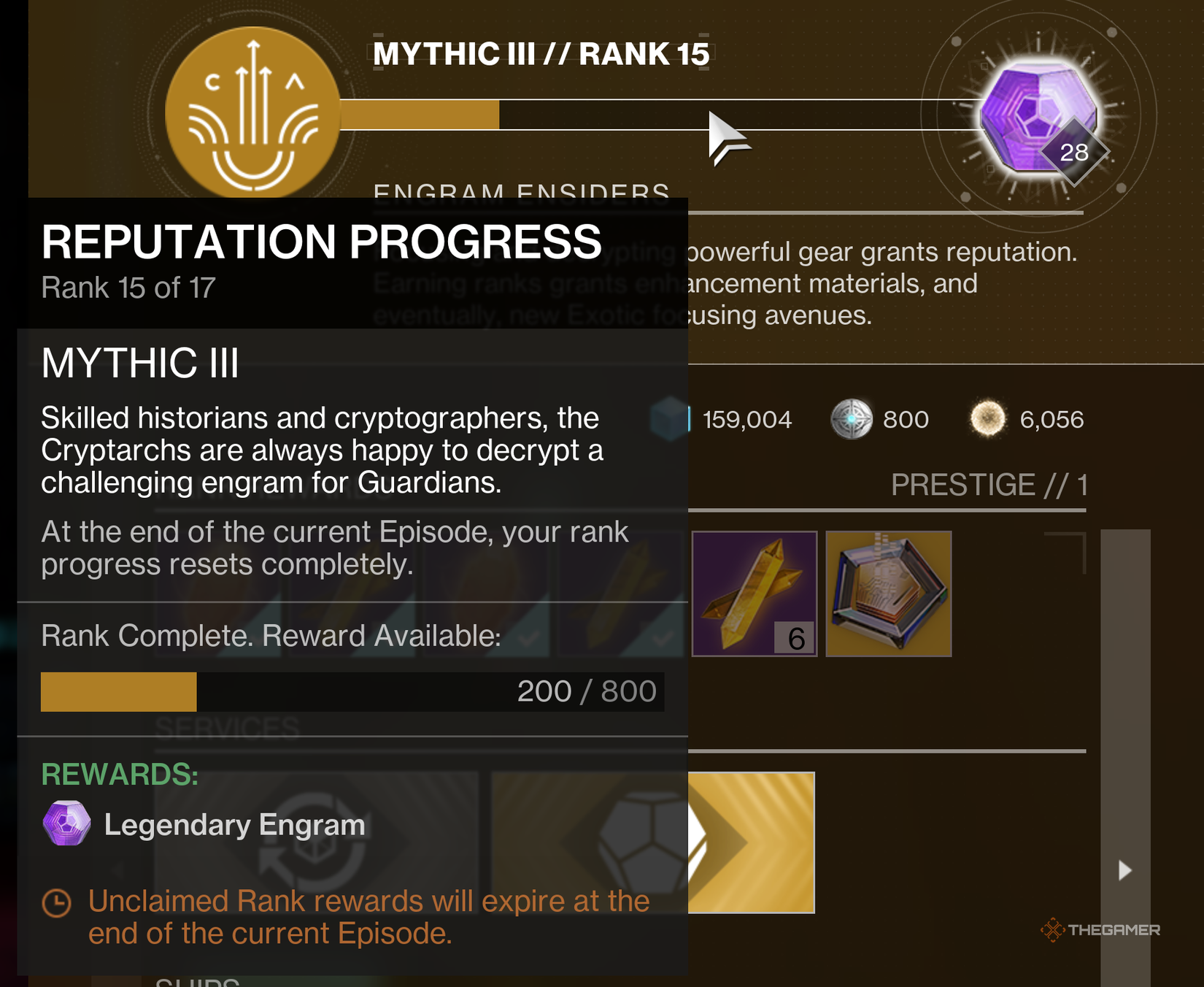Select the golden Enhancement Prism item icon

(754, 593)
